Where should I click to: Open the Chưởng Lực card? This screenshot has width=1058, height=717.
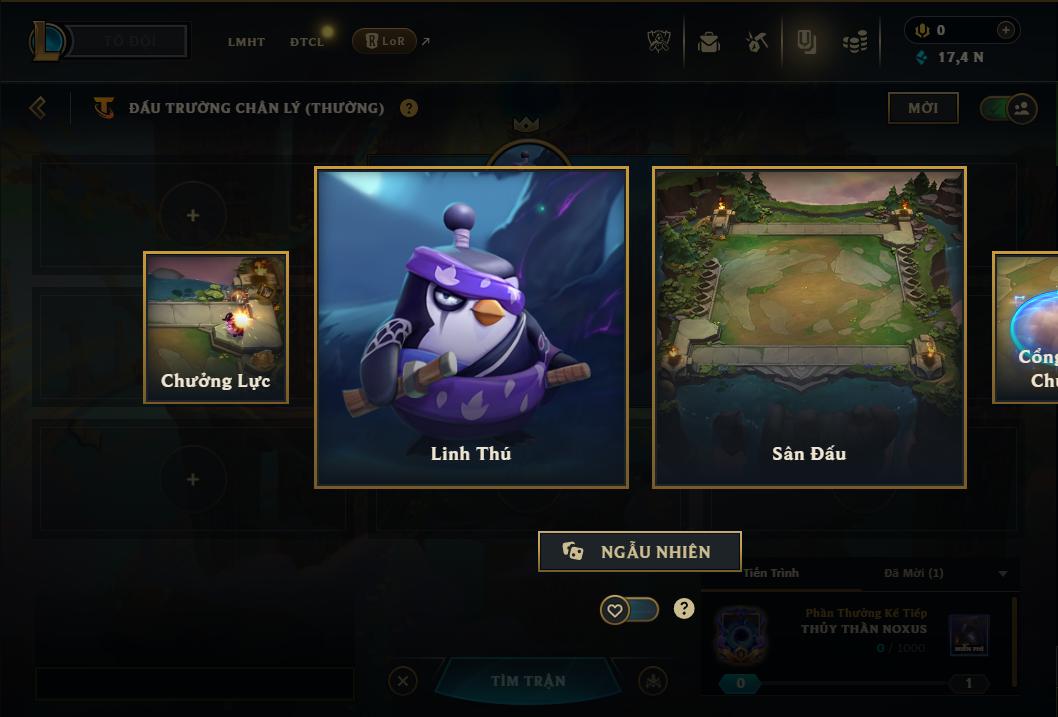click(x=216, y=327)
